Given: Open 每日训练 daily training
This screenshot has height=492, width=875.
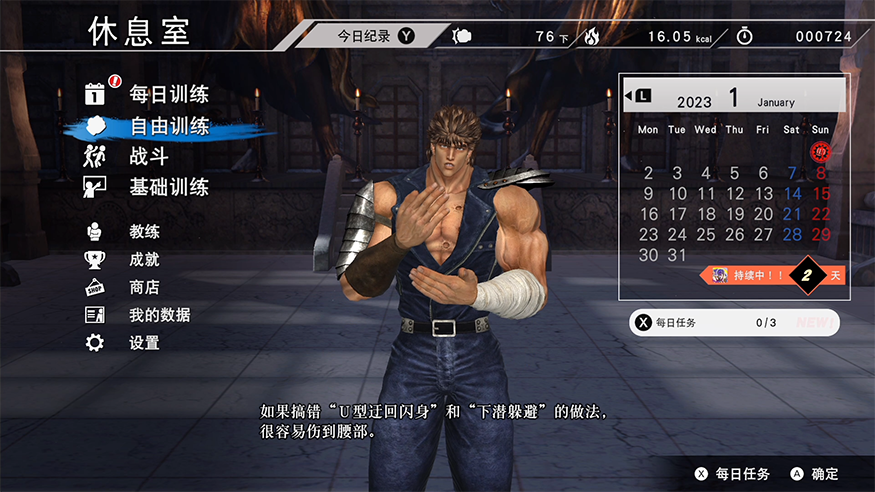Looking at the screenshot, I should (168, 95).
